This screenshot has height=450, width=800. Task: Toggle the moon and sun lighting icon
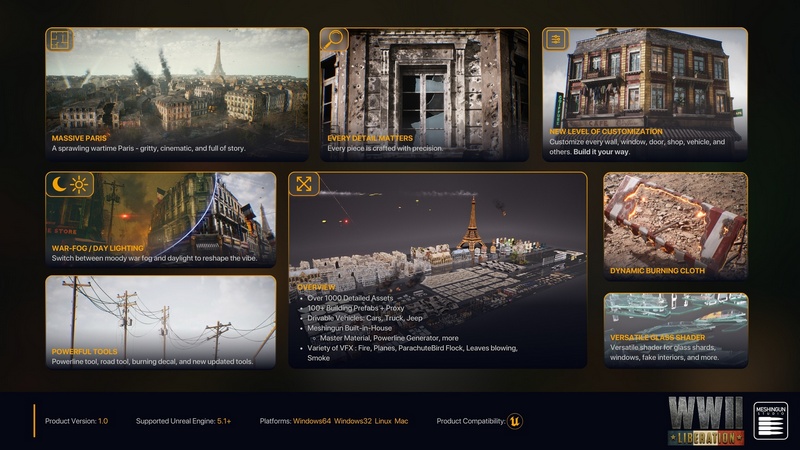[69, 184]
